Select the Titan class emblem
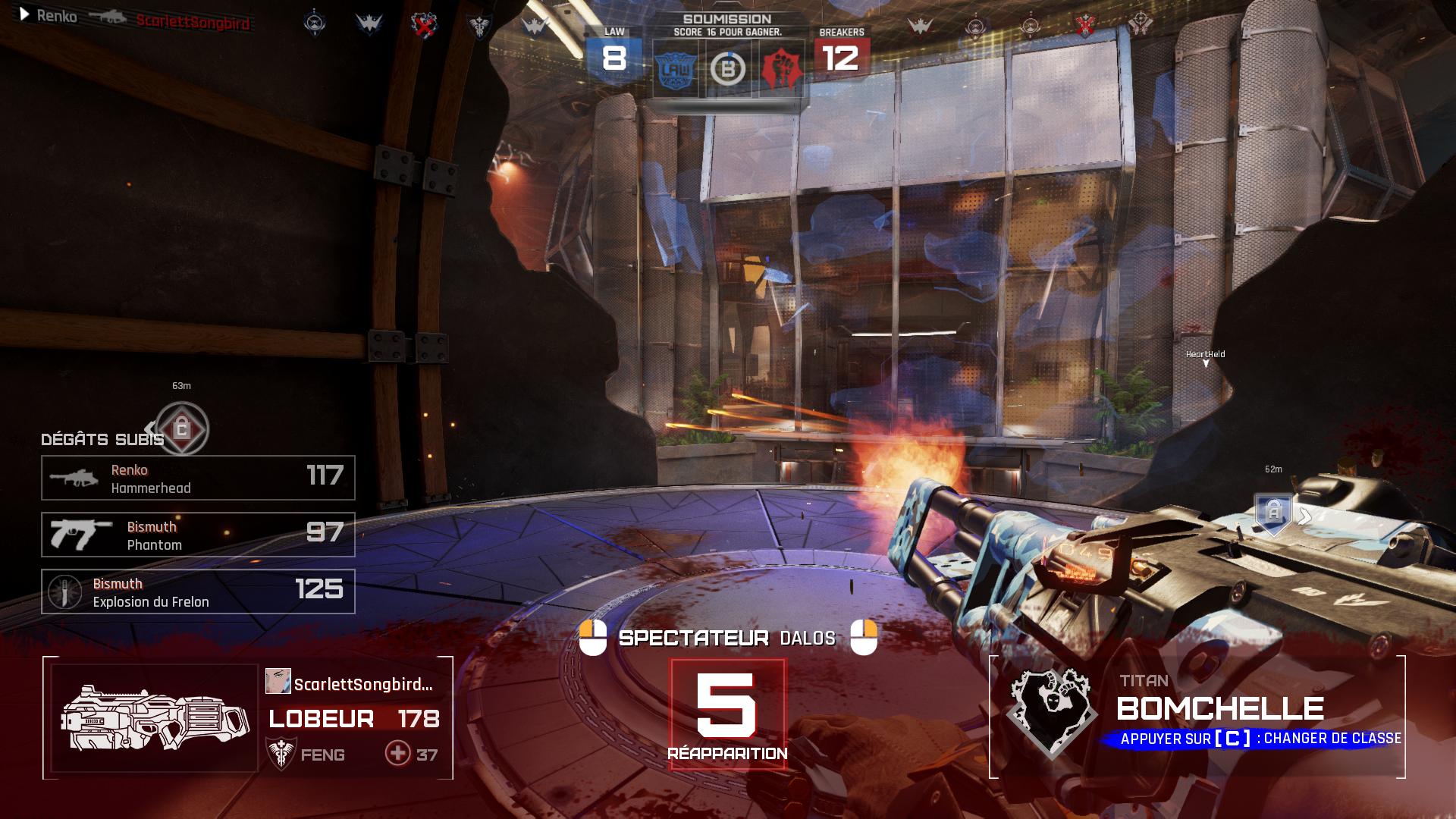1456x819 pixels. click(x=1052, y=711)
